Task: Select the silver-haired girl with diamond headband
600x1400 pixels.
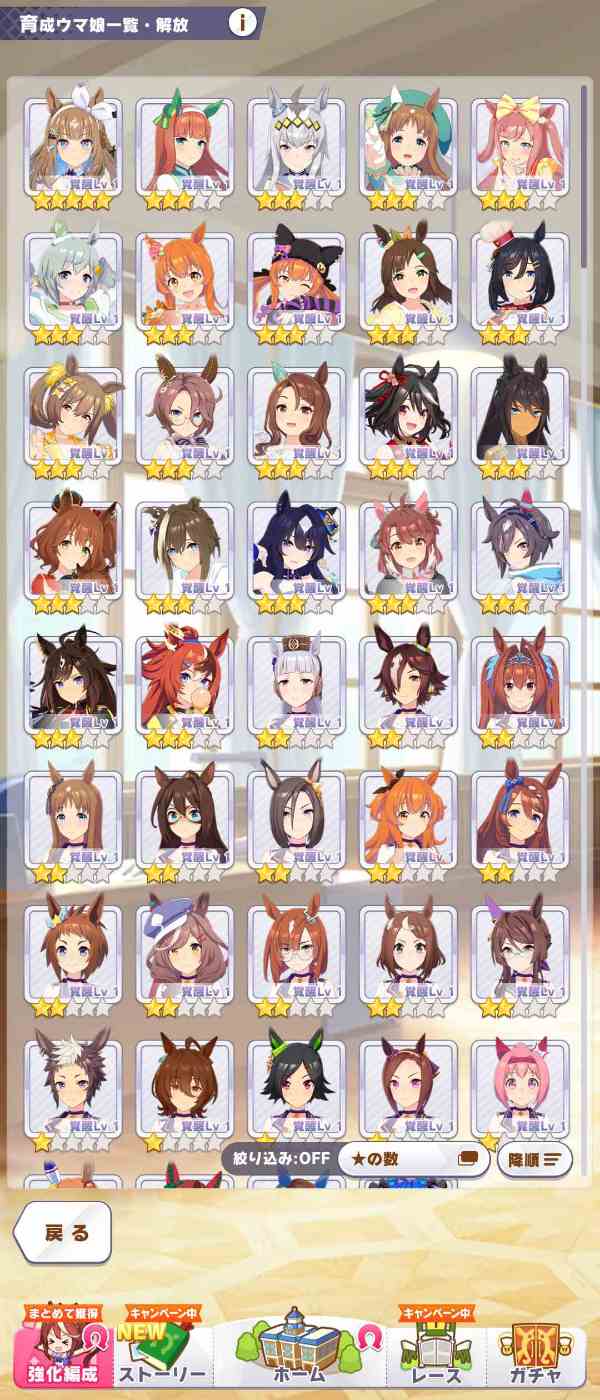Action: tap(296, 149)
